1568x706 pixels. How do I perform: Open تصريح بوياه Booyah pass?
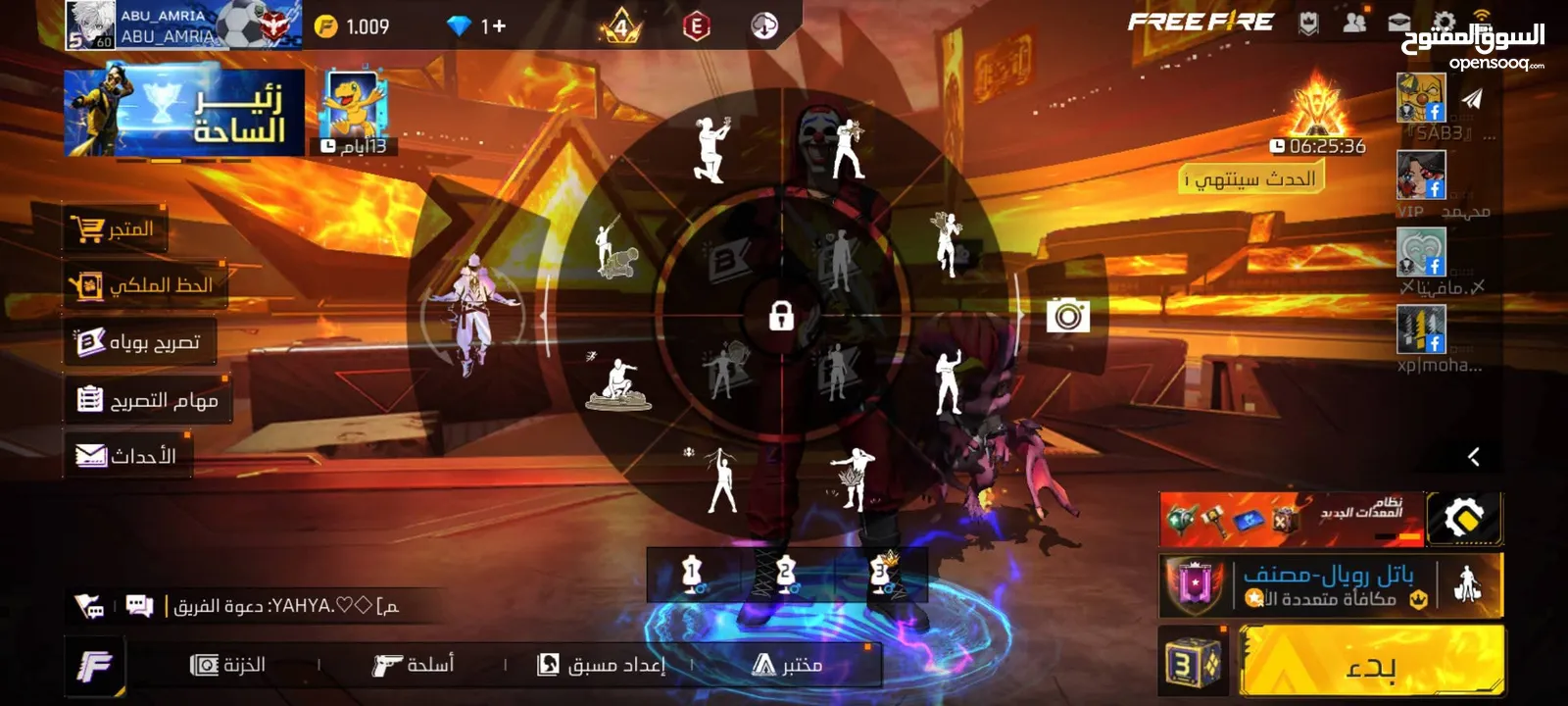tap(140, 342)
